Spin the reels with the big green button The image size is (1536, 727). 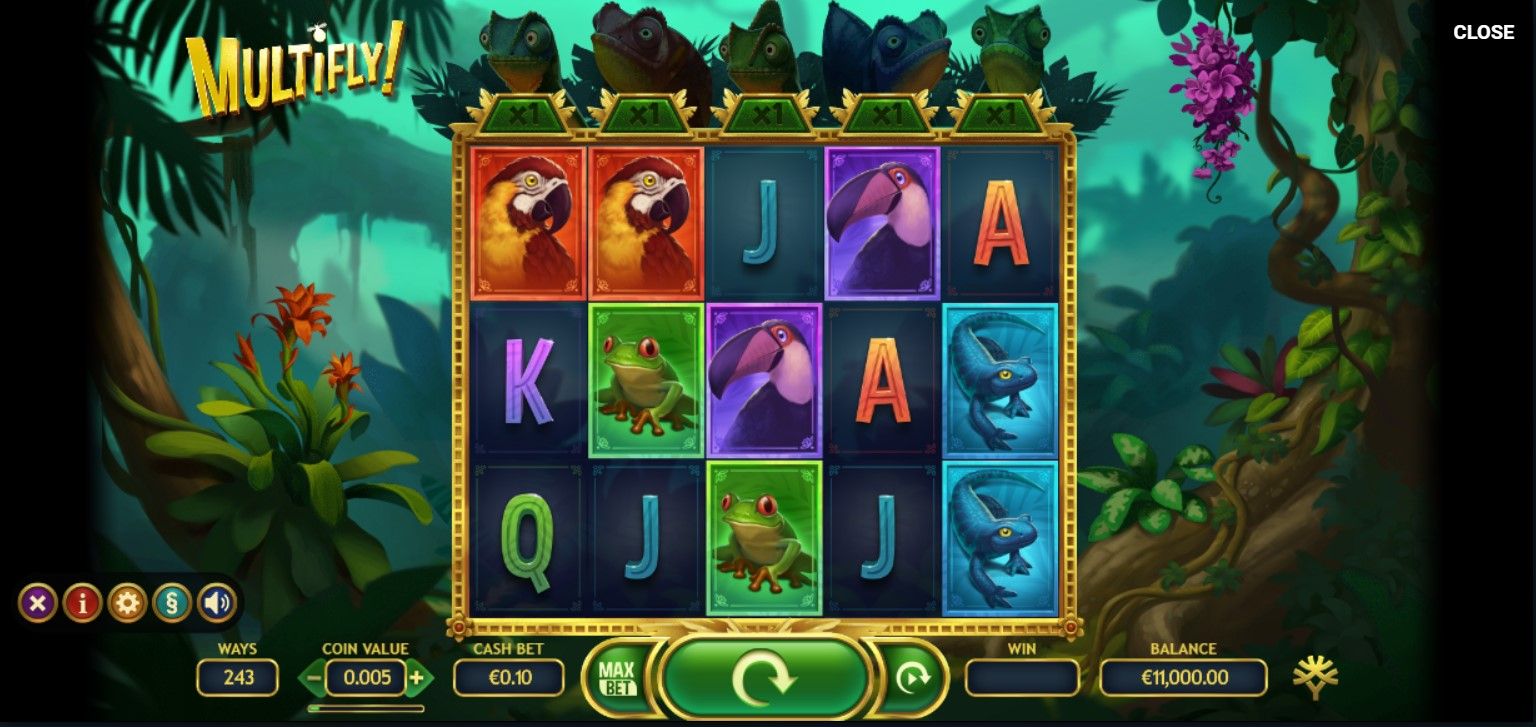pyautogui.click(x=765, y=678)
